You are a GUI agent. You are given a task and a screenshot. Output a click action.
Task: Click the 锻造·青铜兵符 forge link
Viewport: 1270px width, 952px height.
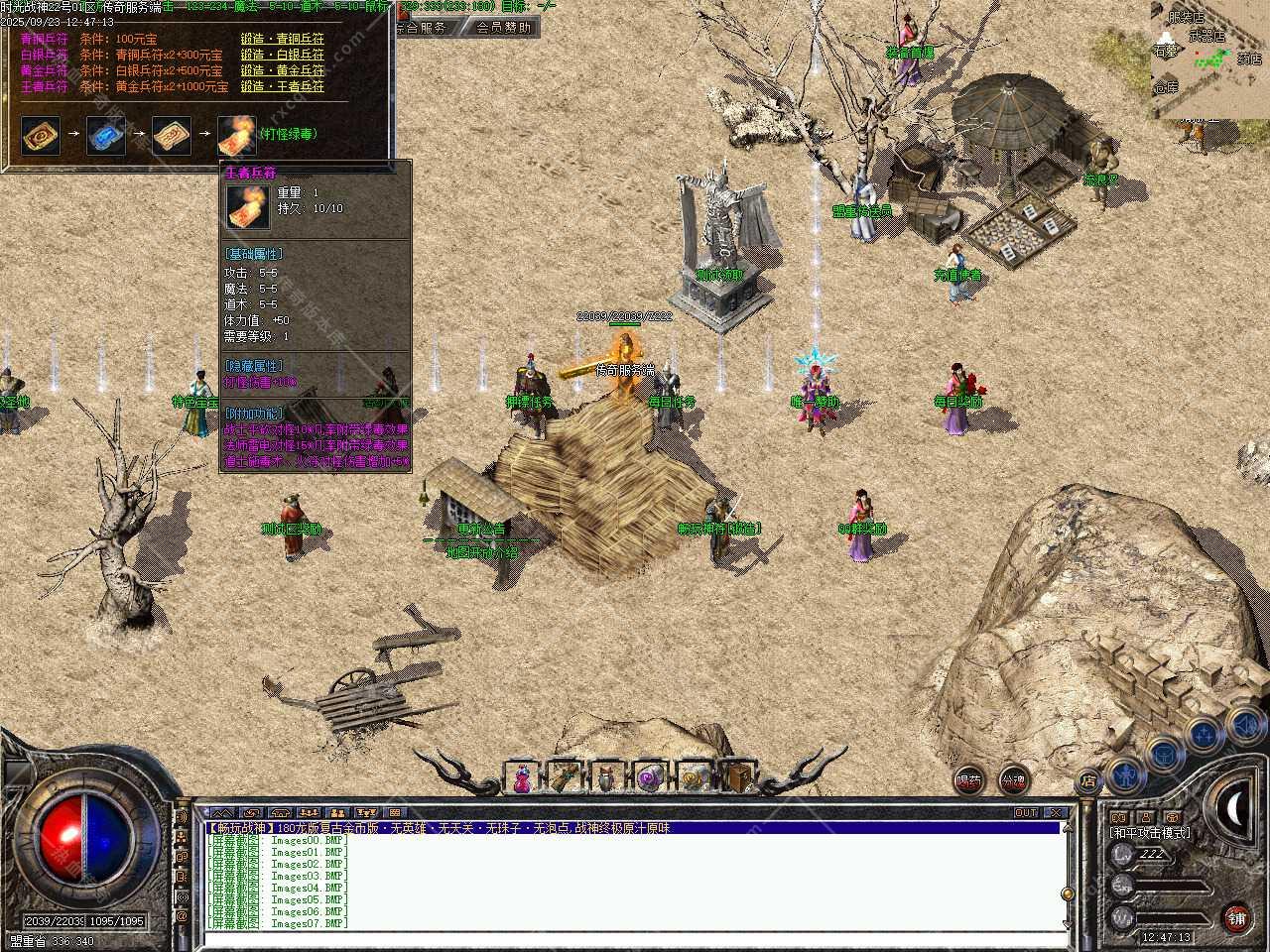283,39
